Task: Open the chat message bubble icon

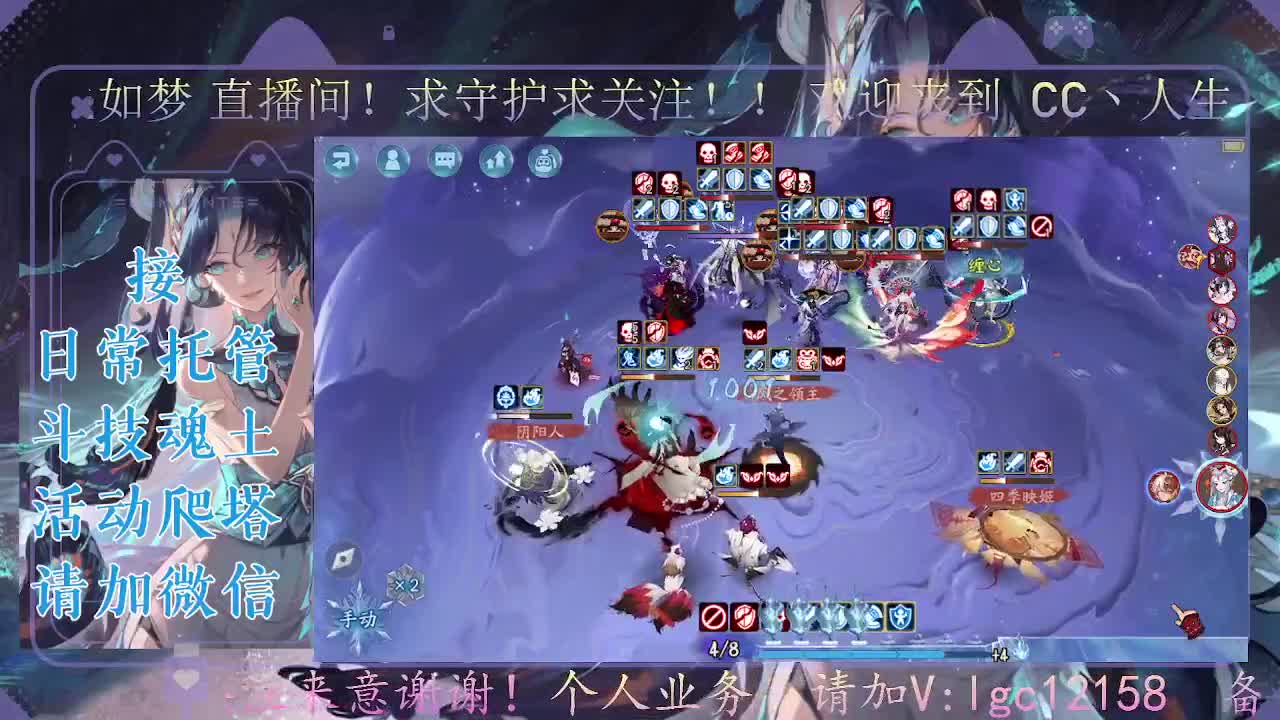Action: coord(441,158)
